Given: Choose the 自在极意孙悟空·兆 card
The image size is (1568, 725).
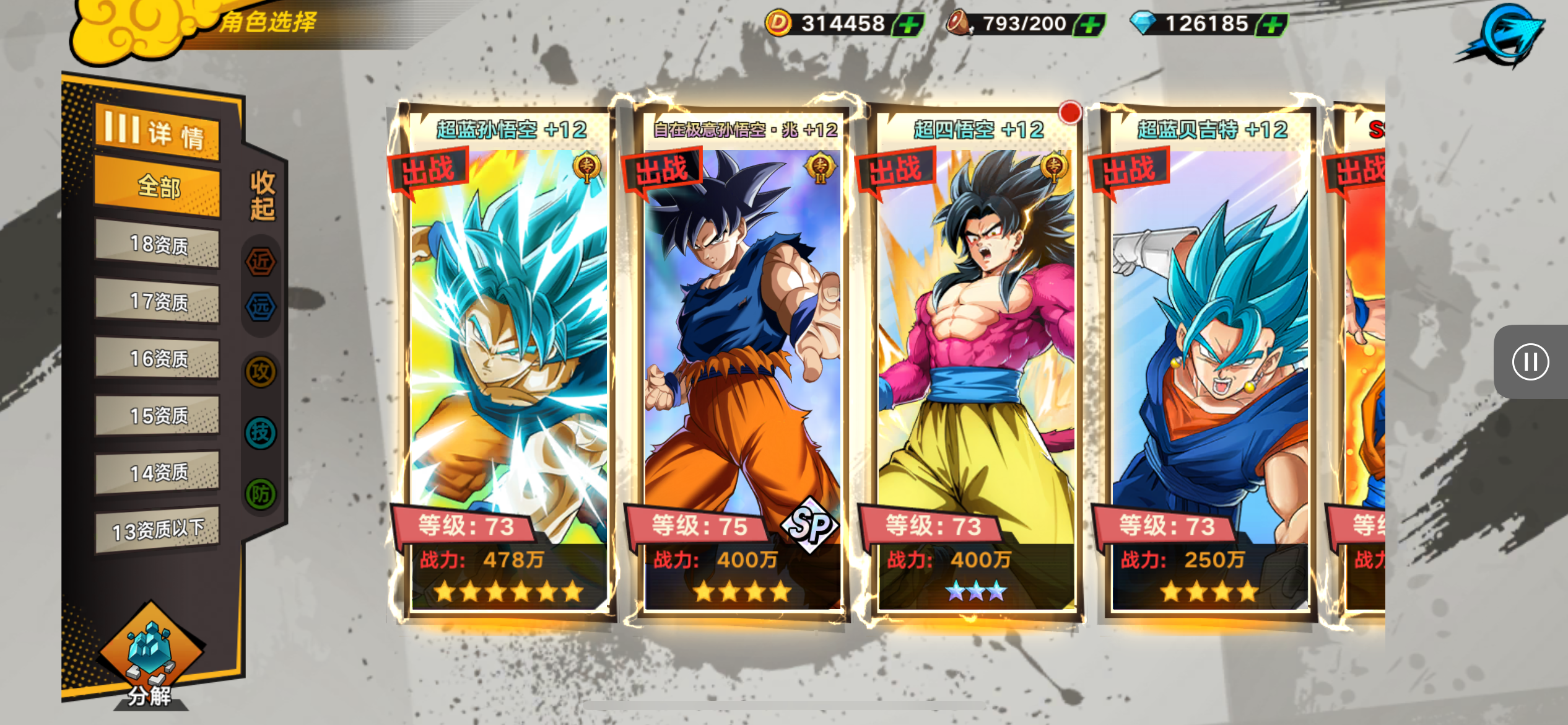Looking at the screenshot, I should pos(742,359).
